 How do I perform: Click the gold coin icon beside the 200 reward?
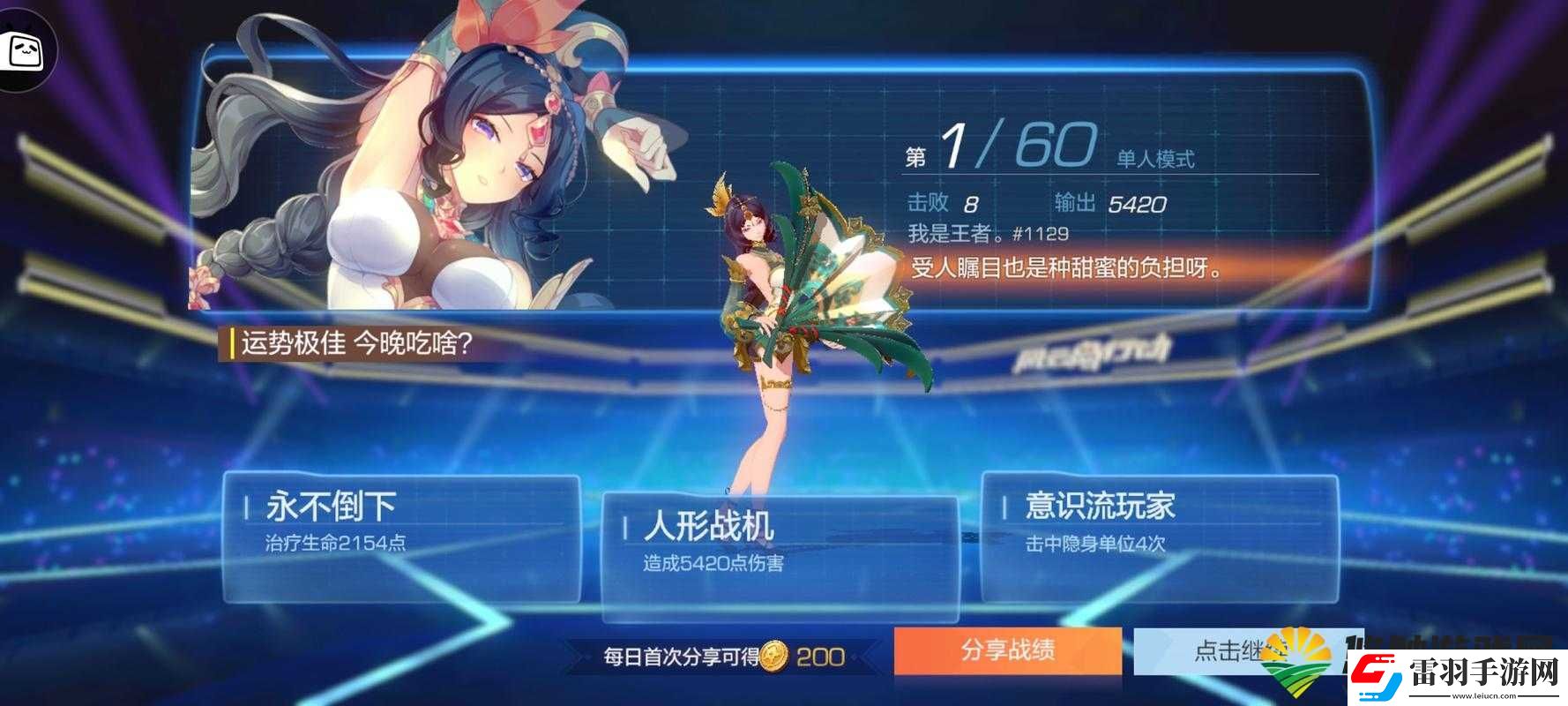click(773, 654)
